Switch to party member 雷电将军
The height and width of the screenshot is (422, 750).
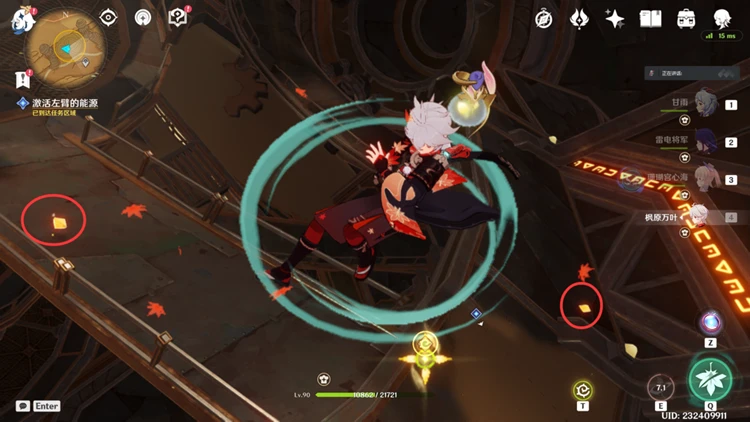tap(705, 141)
